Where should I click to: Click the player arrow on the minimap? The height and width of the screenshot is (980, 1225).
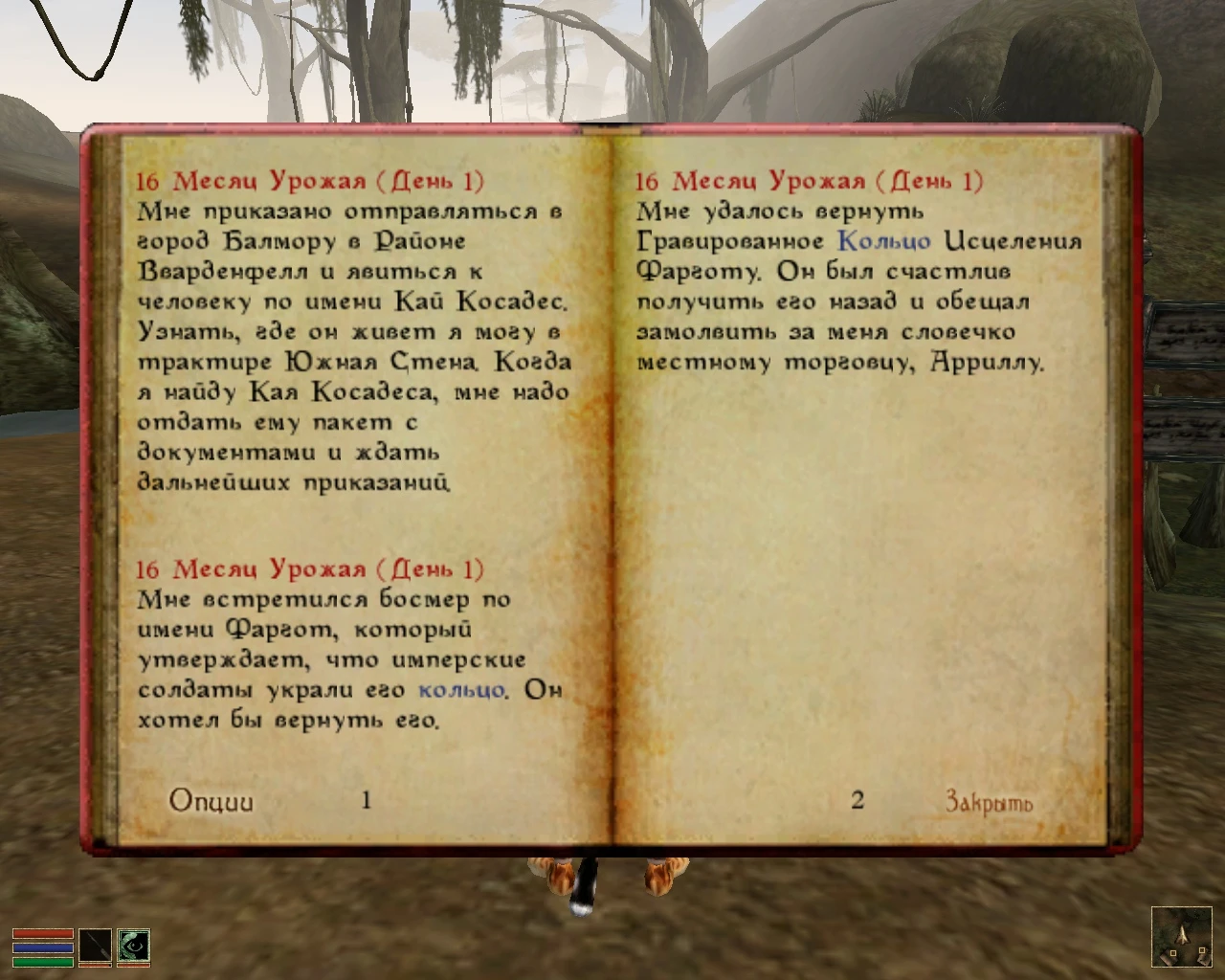click(x=1183, y=936)
